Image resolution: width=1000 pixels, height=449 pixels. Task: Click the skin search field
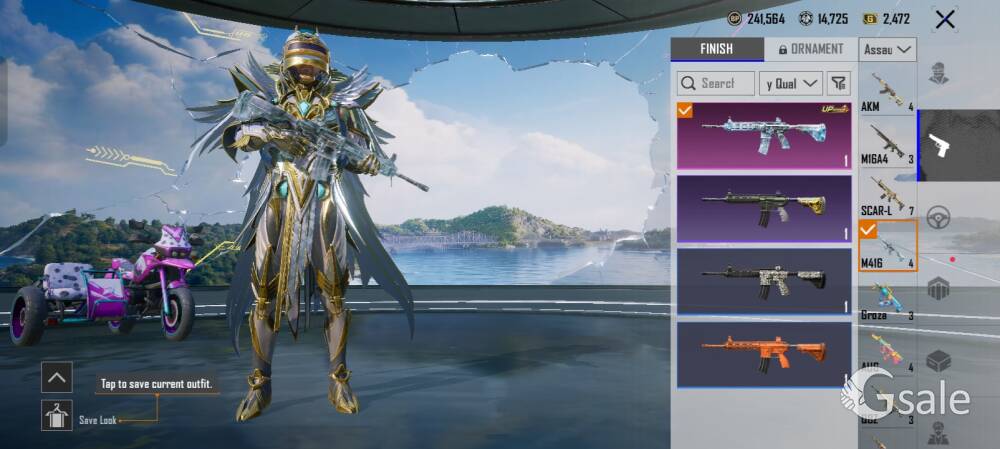point(716,83)
